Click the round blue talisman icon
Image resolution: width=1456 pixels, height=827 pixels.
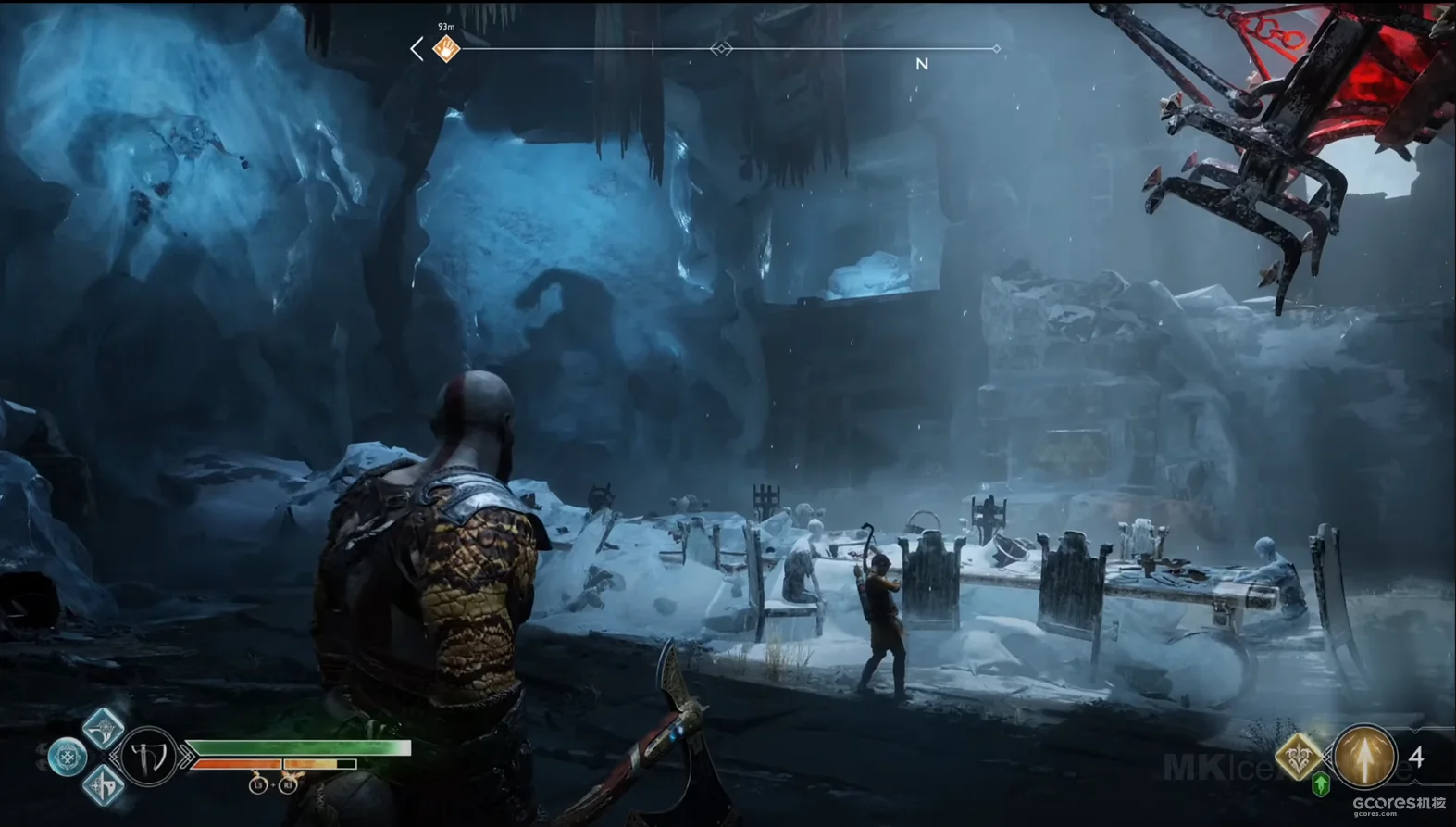point(68,758)
